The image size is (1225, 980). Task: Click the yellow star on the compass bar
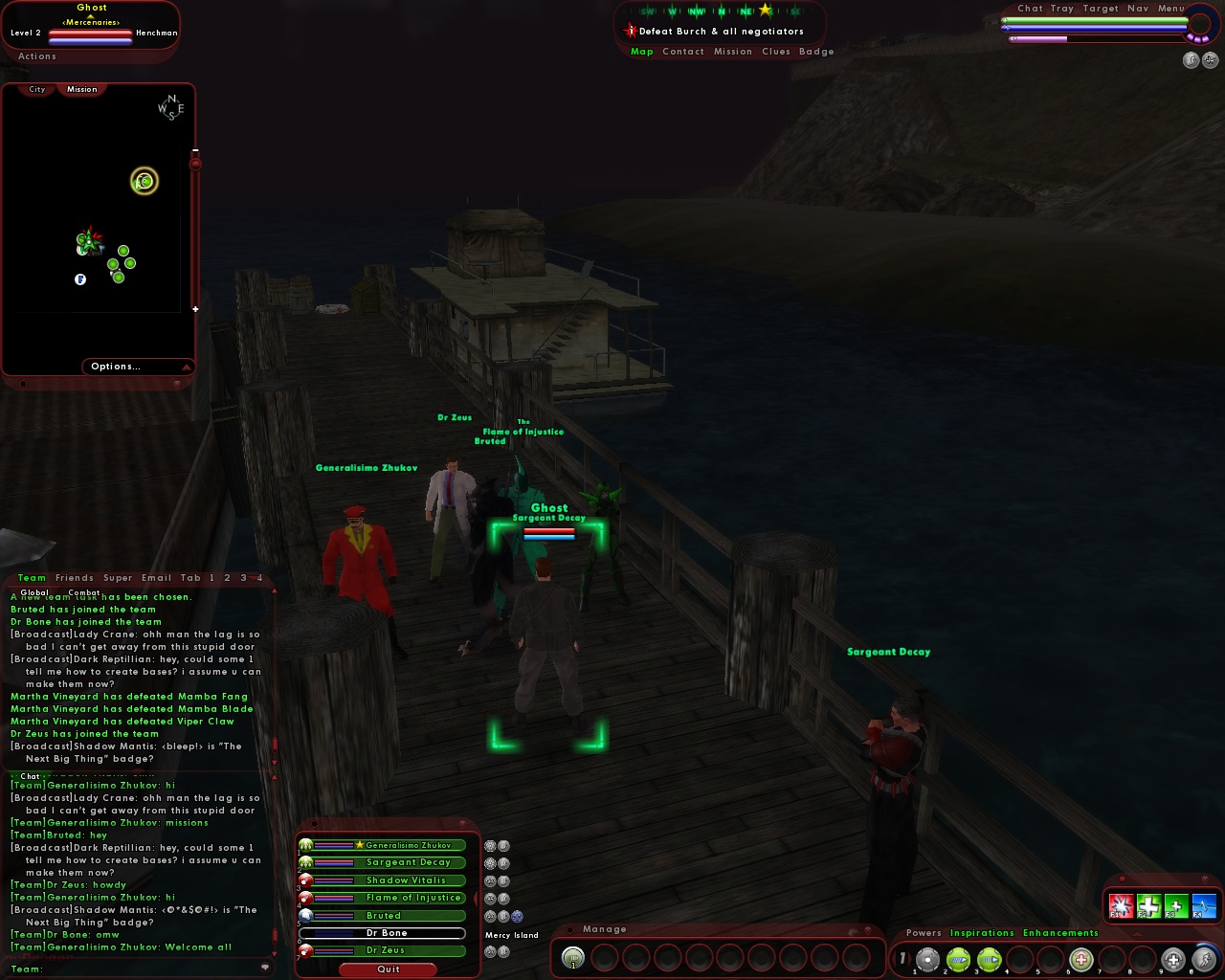tap(763, 9)
